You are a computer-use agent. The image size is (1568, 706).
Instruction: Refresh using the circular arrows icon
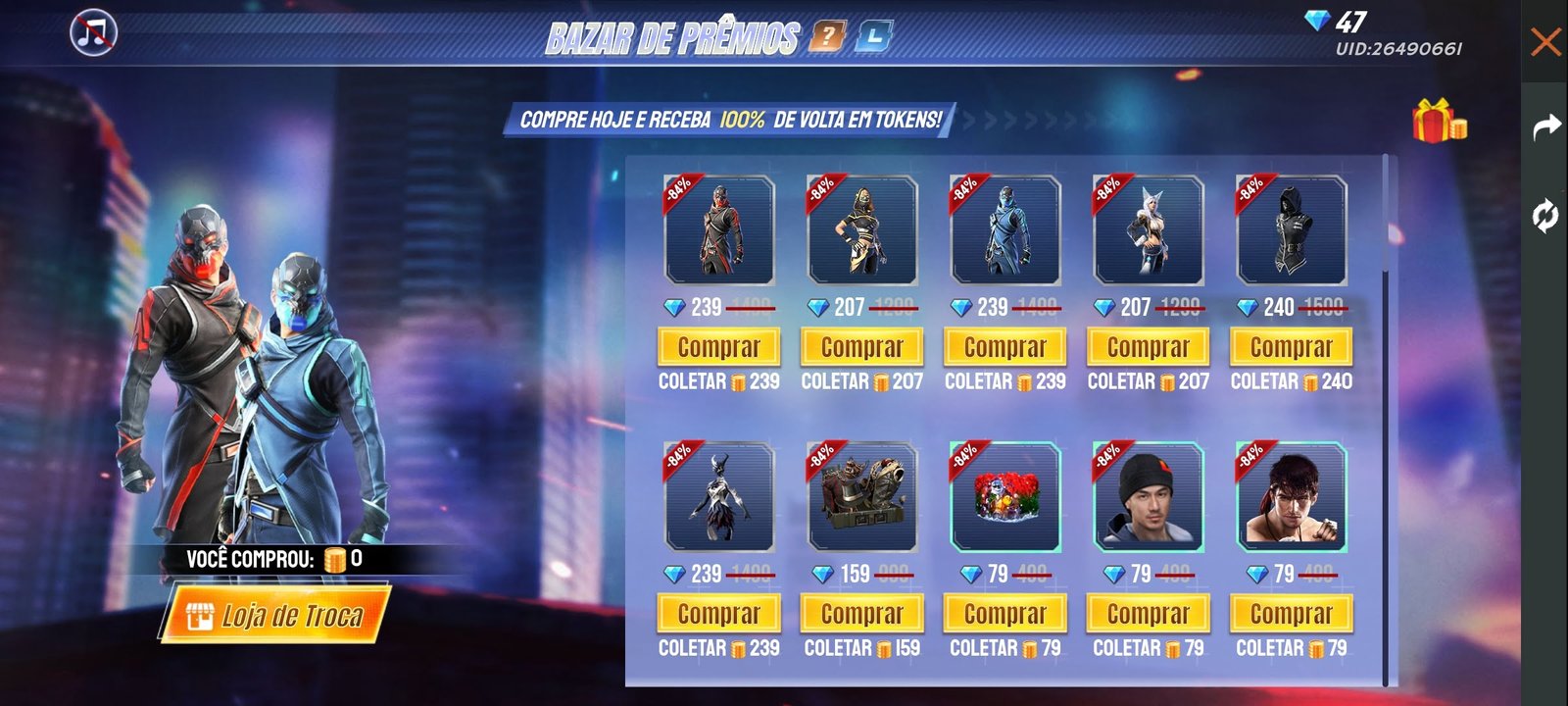(1545, 215)
